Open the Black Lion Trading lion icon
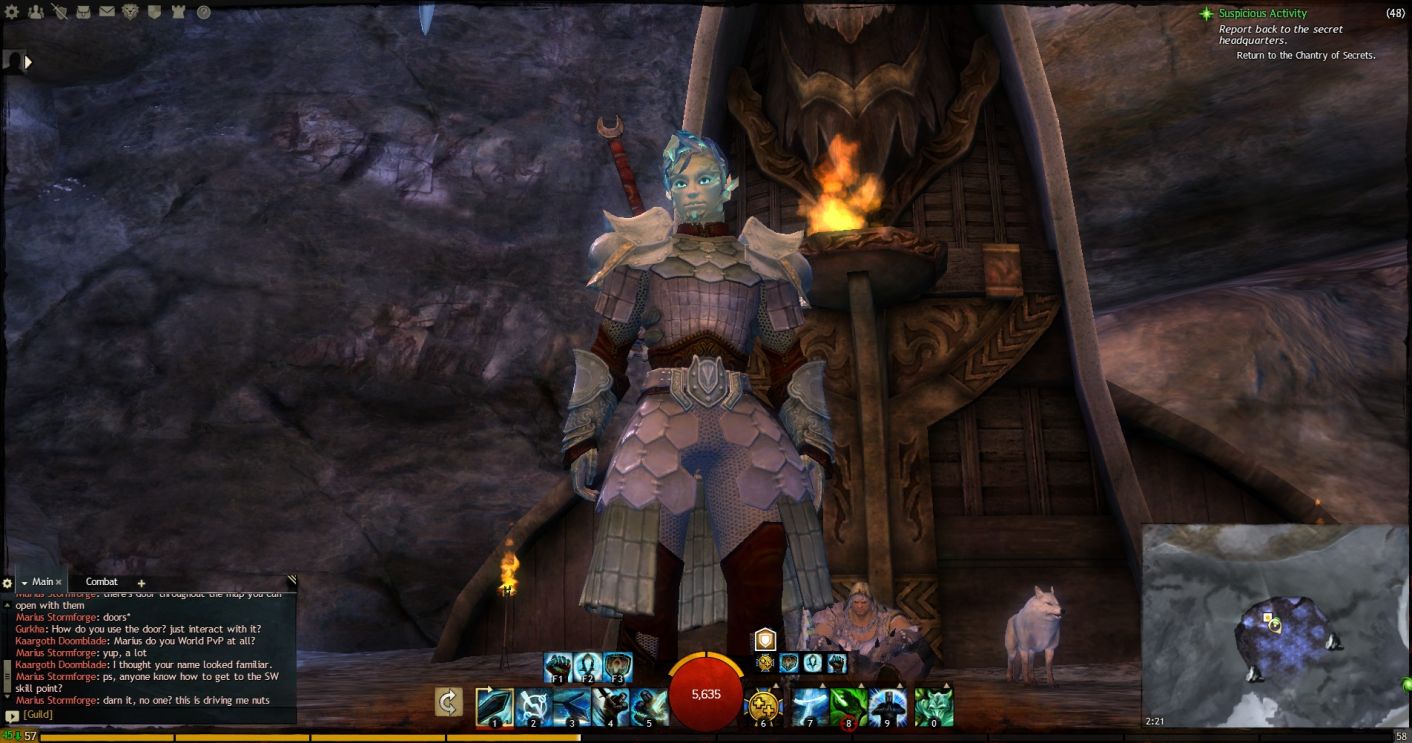The image size is (1412, 743). (x=131, y=12)
